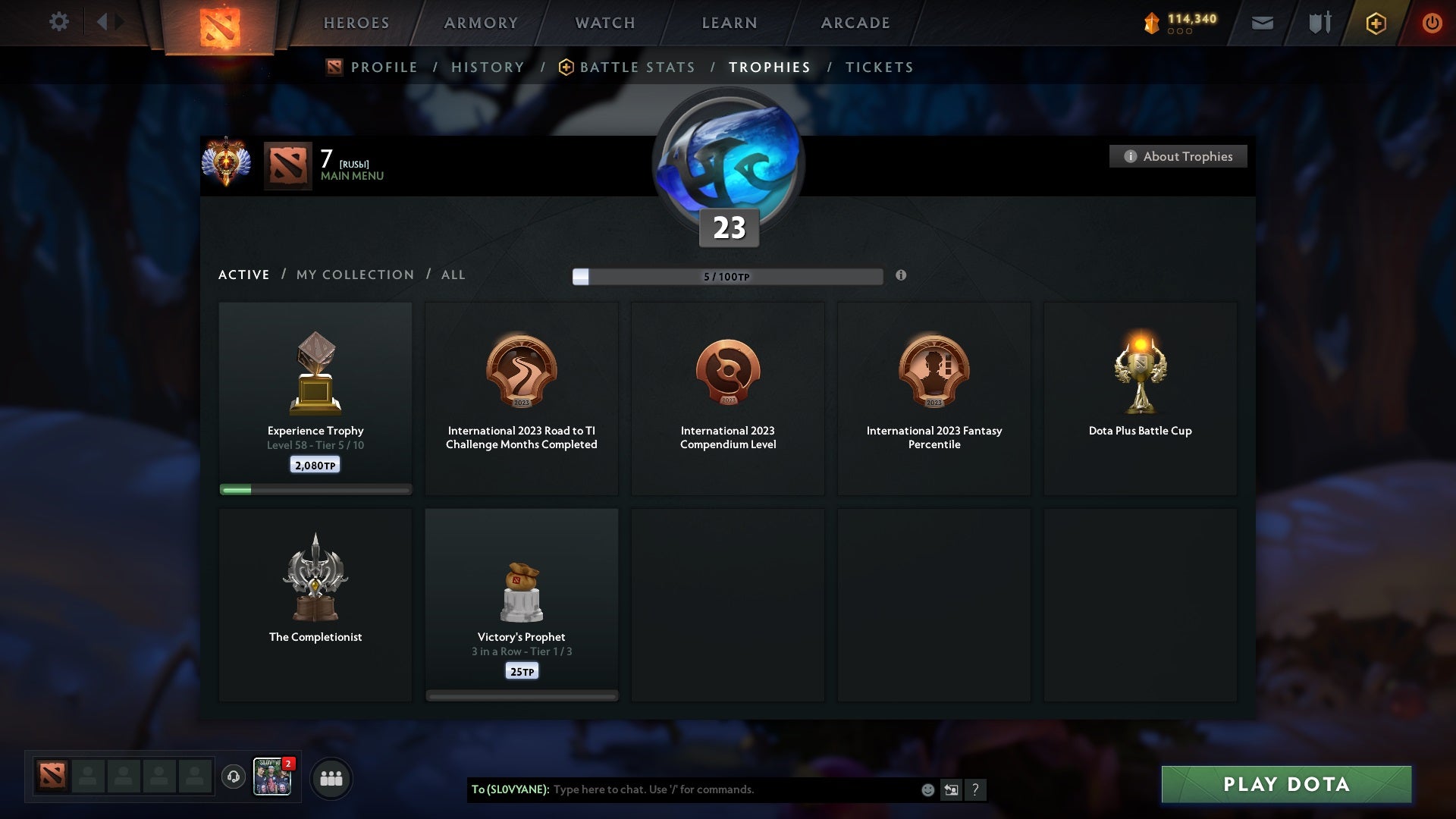1456x819 pixels.
Task: Open the friends list group icon
Action: [331, 778]
